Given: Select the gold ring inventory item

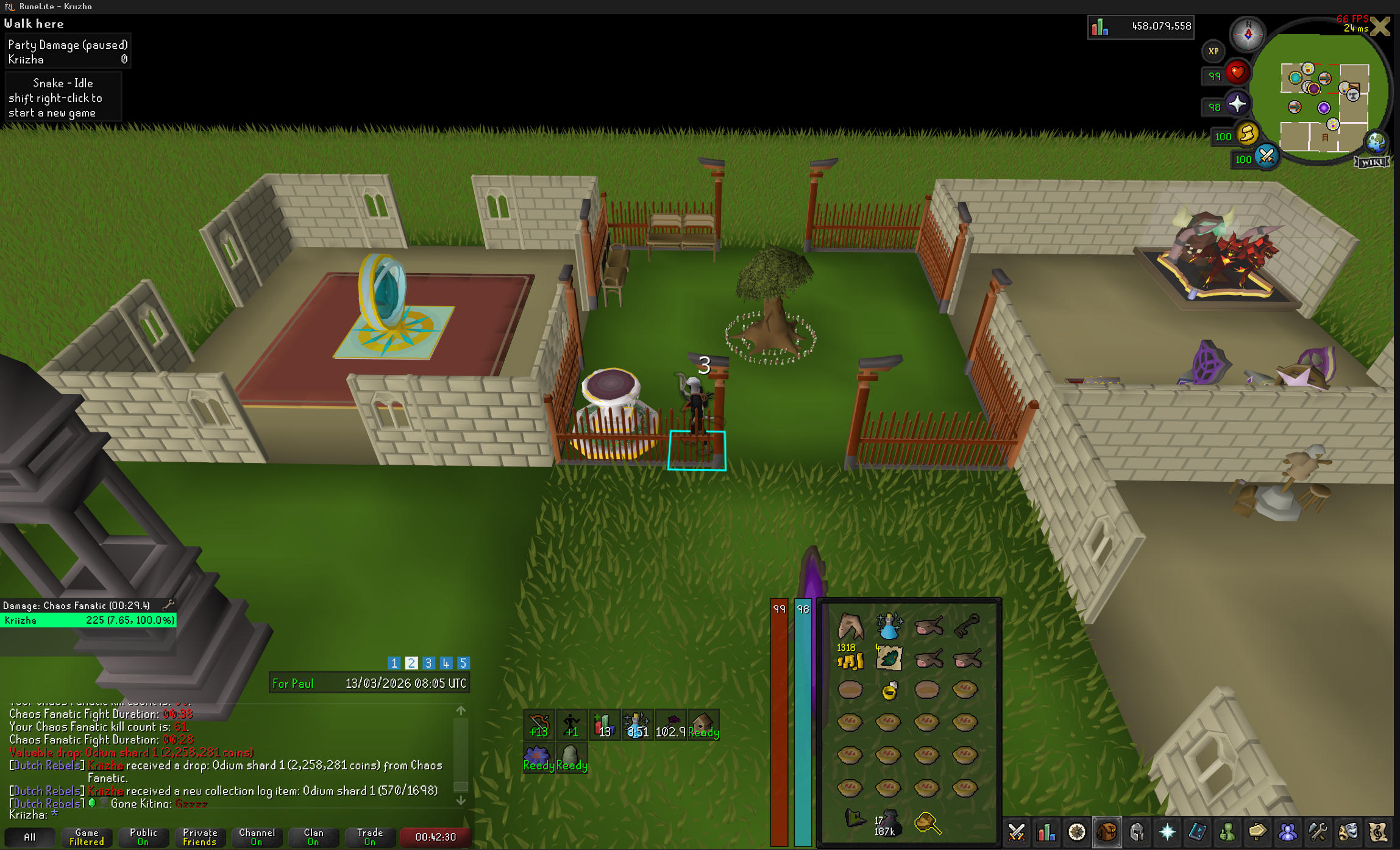Looking at the screenshot, I should 889,690.
